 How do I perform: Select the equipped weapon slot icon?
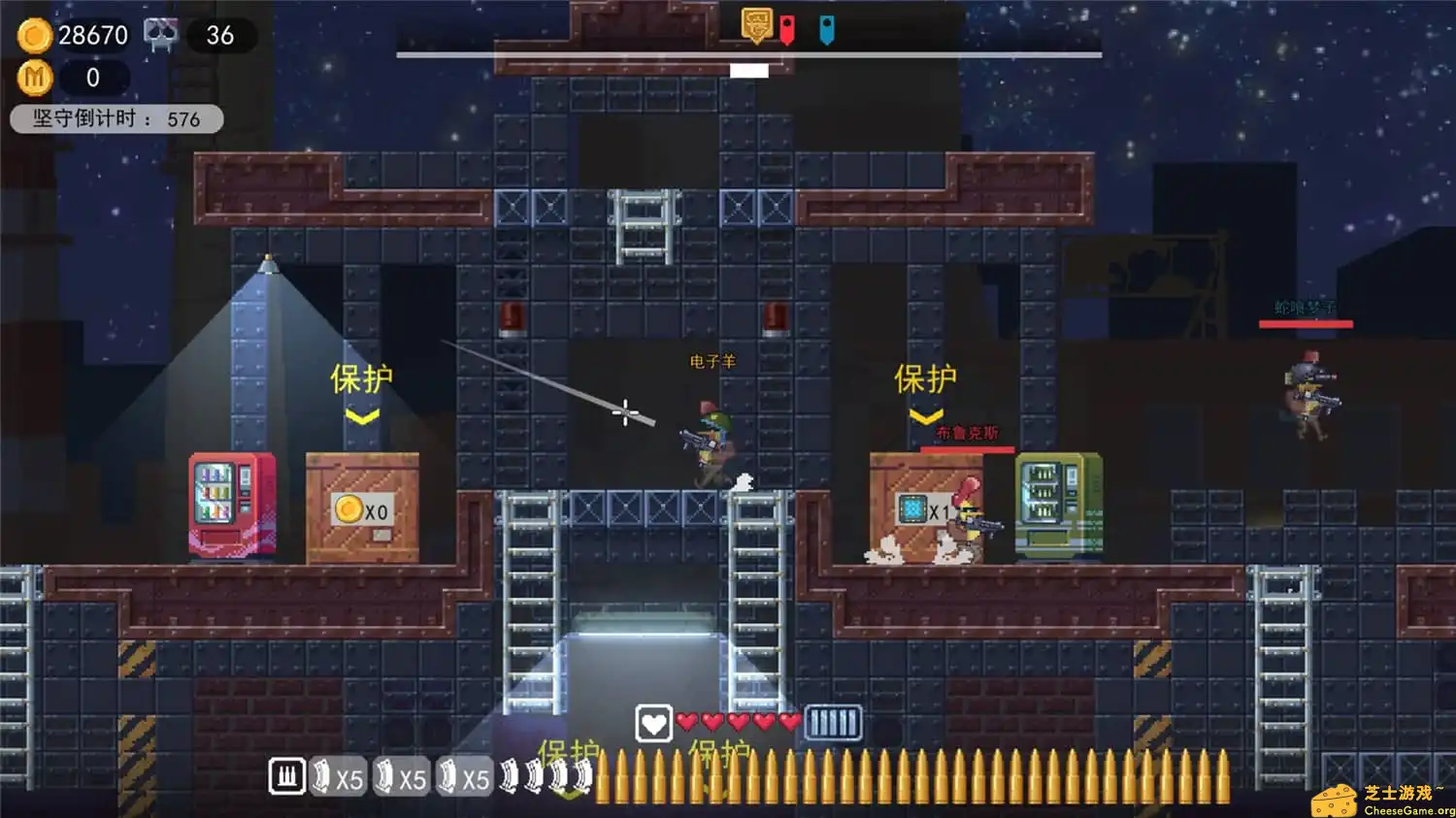click(286, 776)
